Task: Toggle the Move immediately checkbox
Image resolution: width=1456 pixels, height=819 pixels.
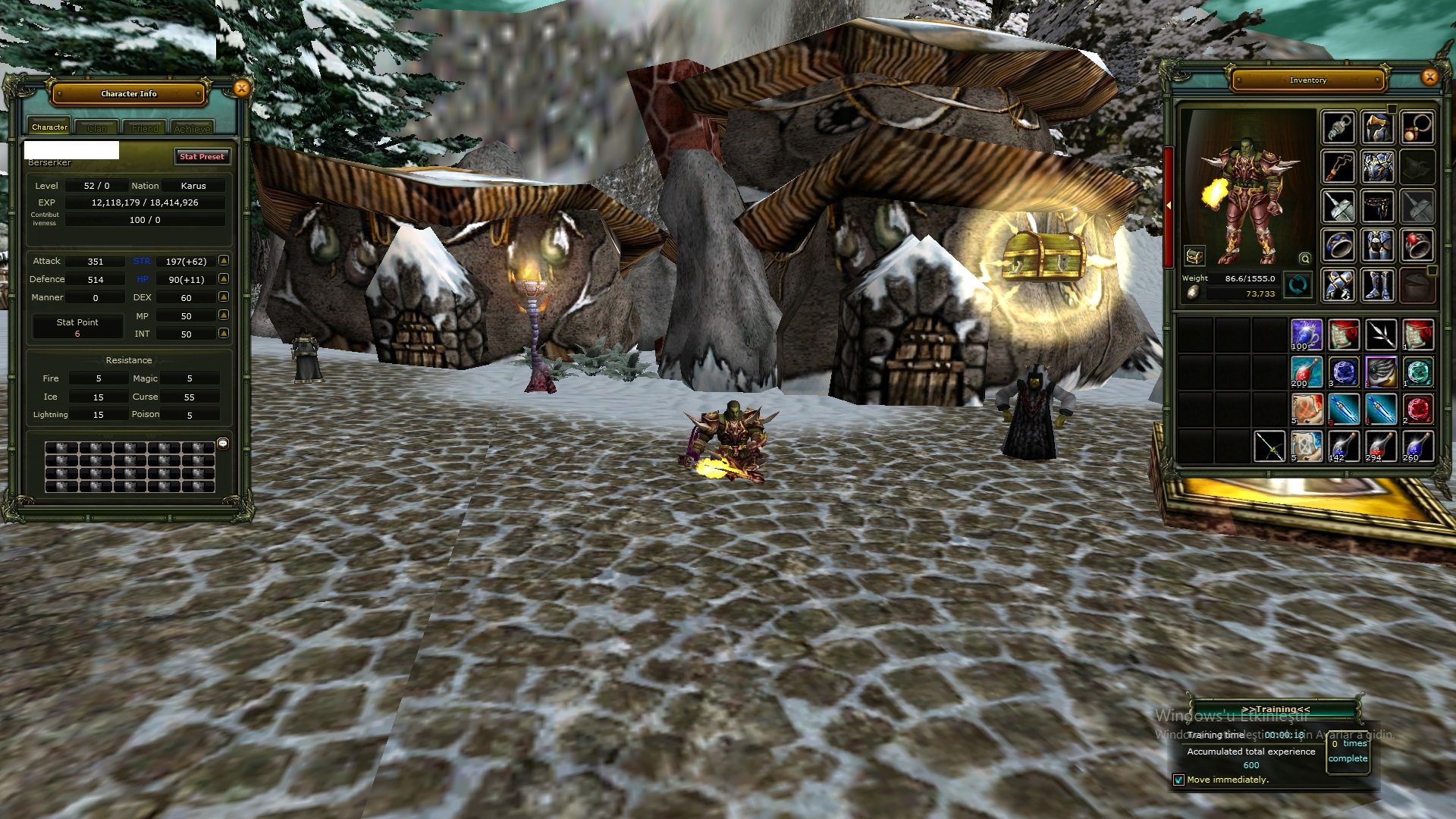Action: (x=1178, y=780)
